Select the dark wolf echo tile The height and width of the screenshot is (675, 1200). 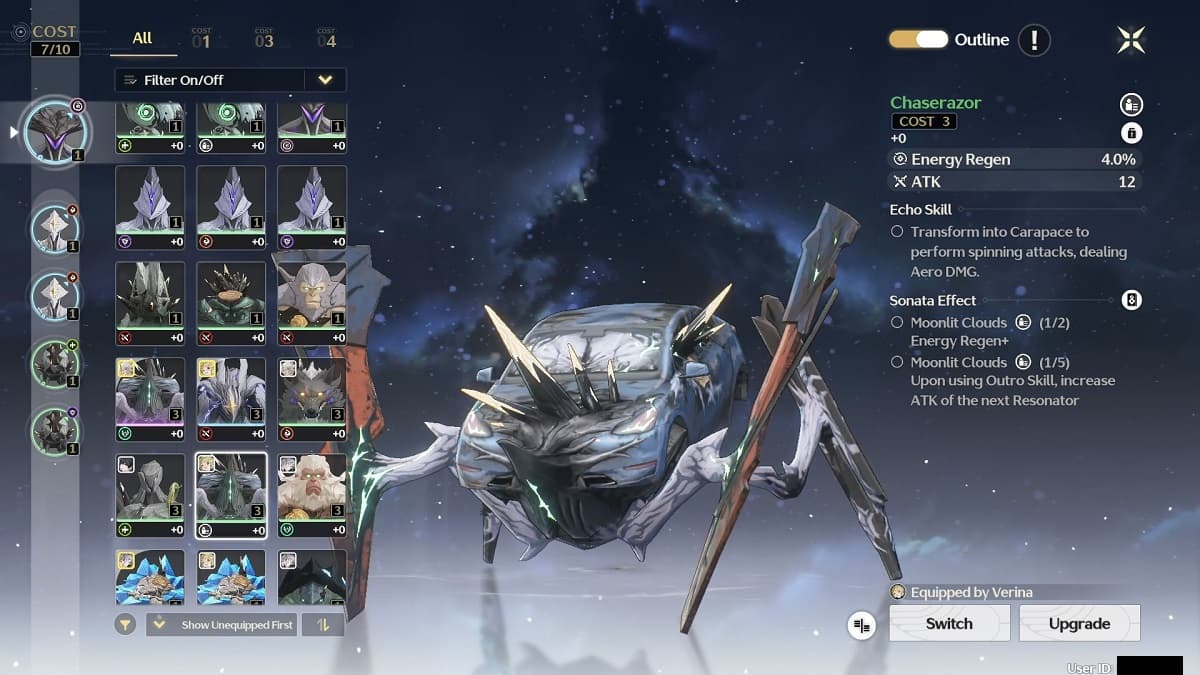point(311,398)
